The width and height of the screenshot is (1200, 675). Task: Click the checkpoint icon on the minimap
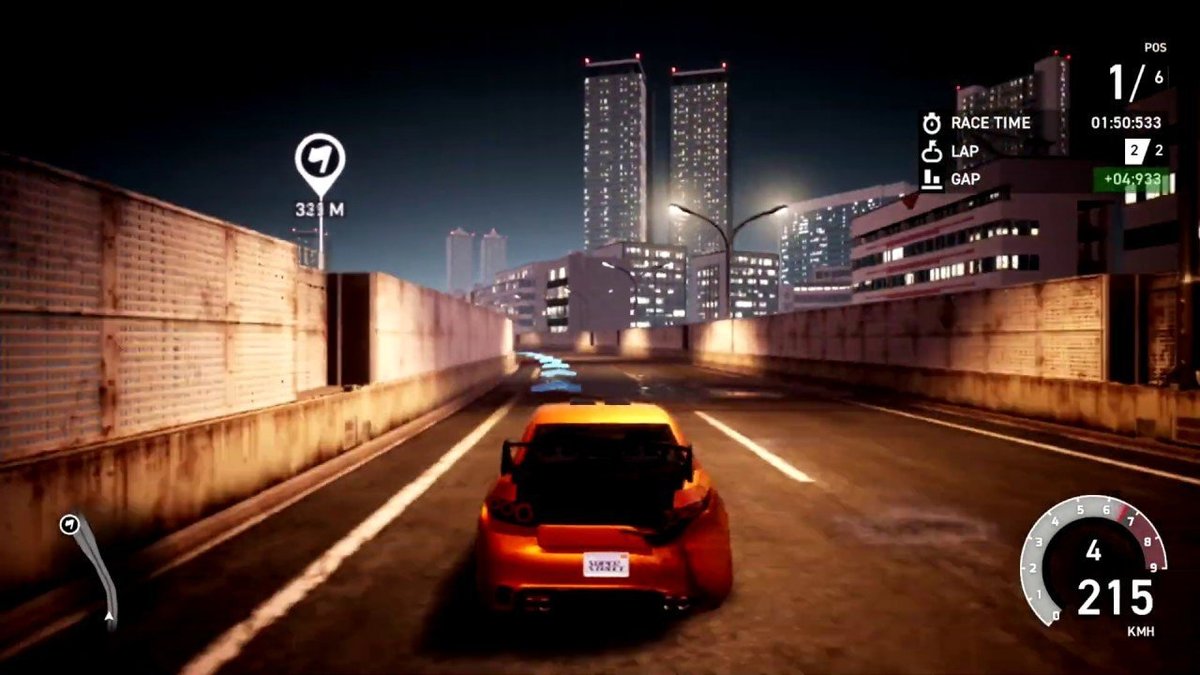tap(69, 524)
